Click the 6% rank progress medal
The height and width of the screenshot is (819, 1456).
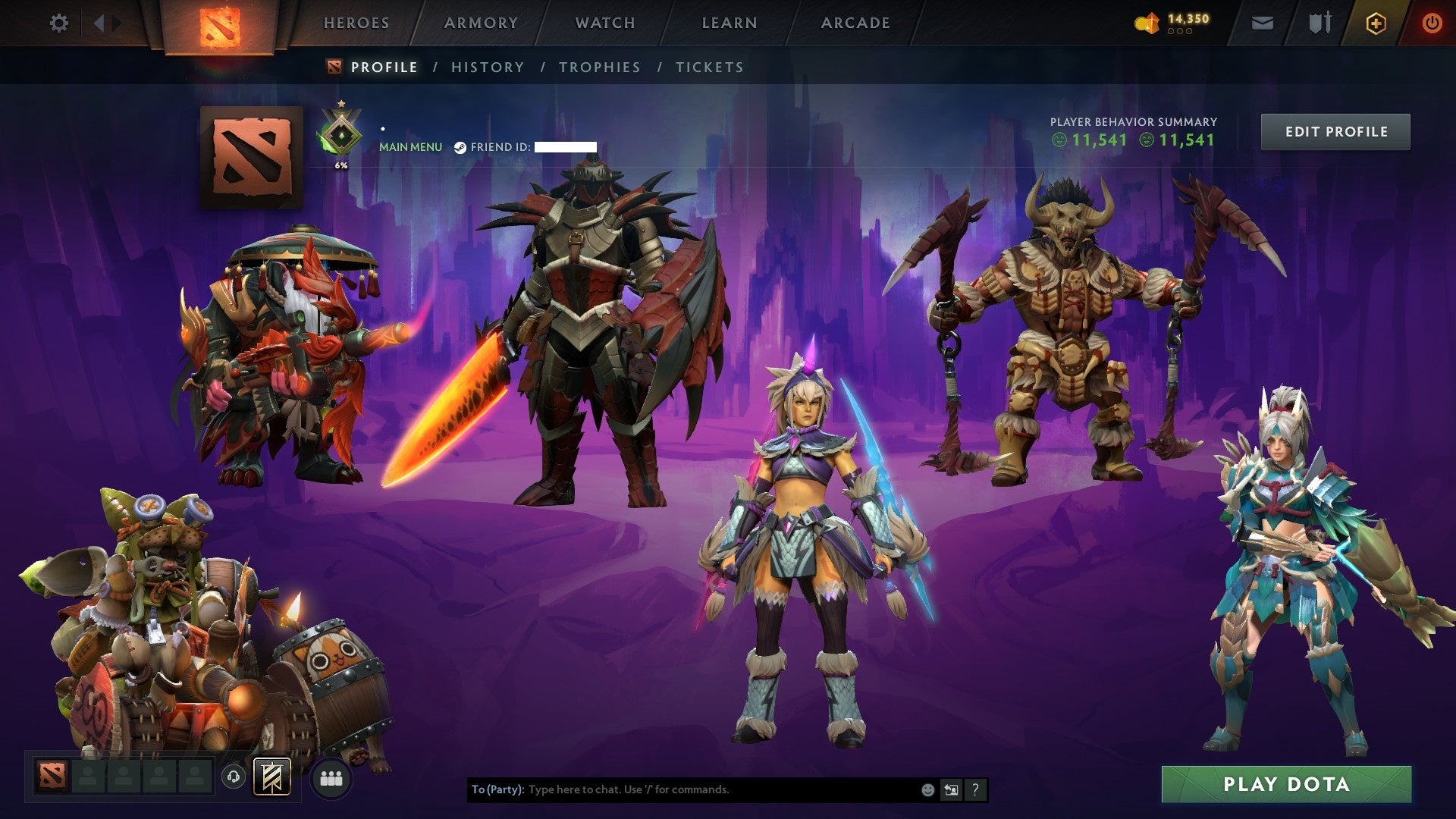[341, 133]
